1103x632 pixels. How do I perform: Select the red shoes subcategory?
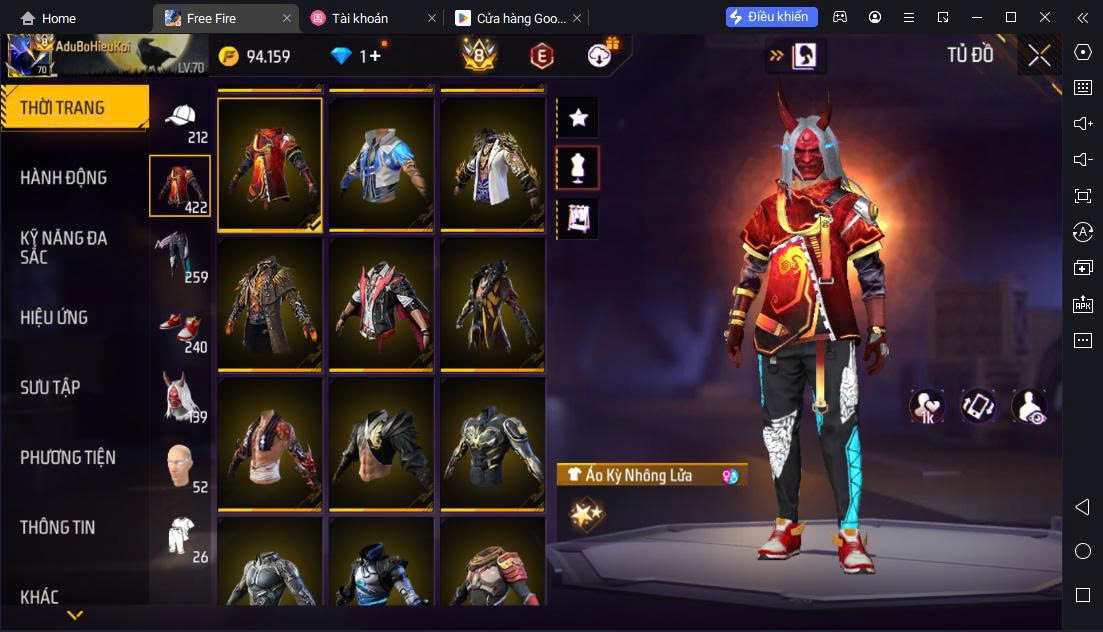point(181,328)
